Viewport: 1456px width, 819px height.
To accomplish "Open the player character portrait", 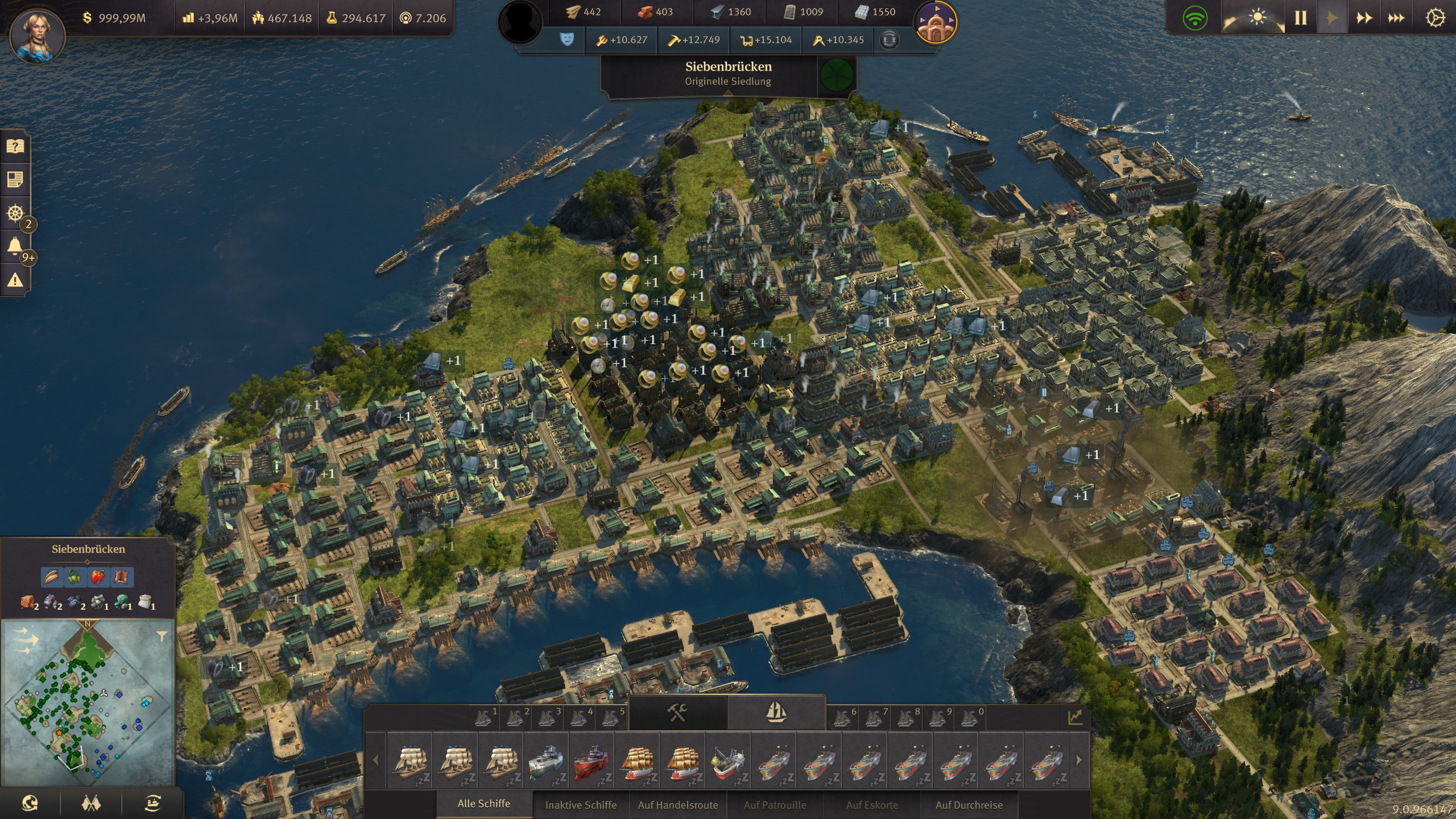I will [38, 35].
